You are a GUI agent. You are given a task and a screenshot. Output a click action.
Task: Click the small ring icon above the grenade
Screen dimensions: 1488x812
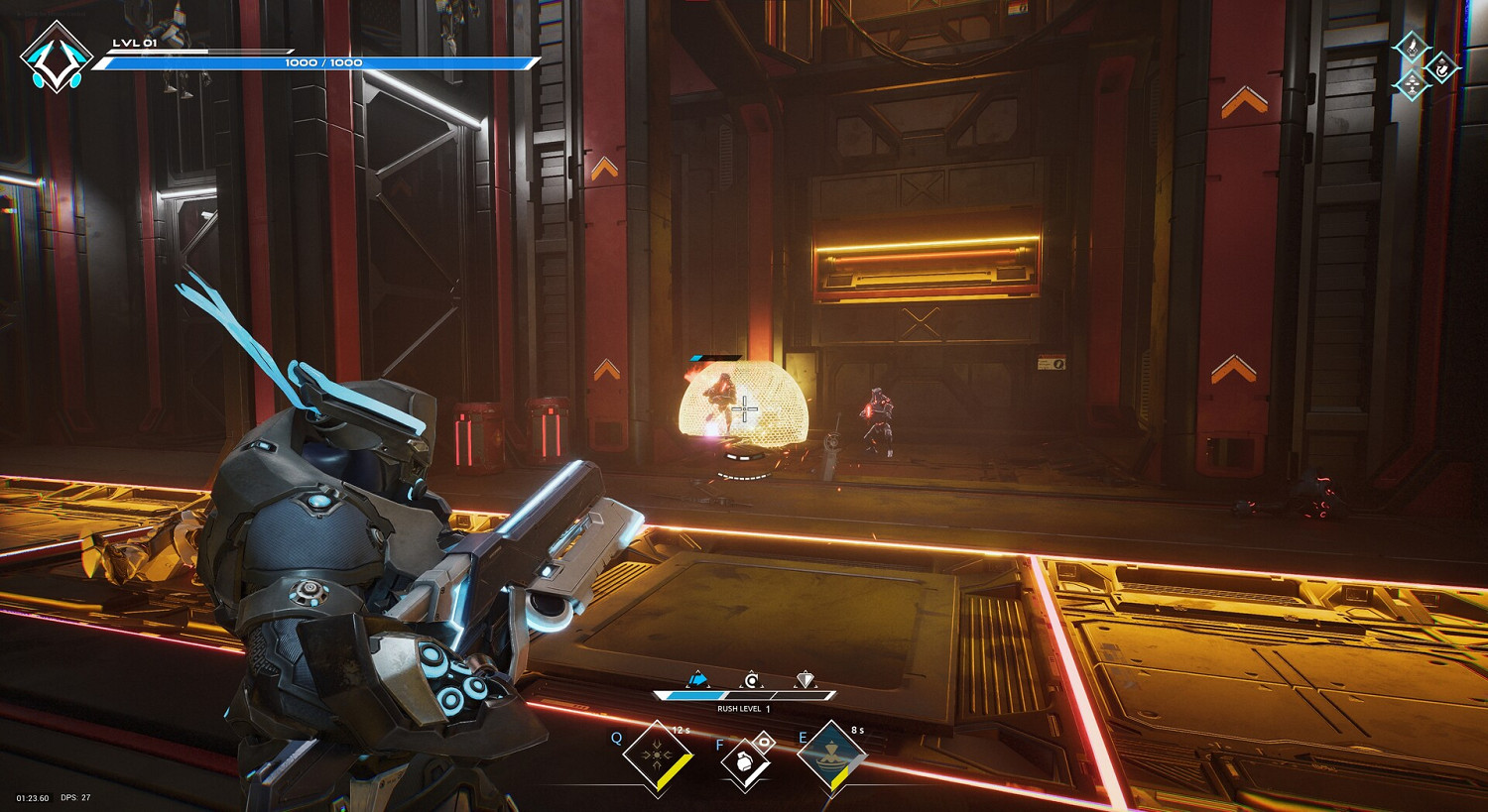(x=764, y=741)
